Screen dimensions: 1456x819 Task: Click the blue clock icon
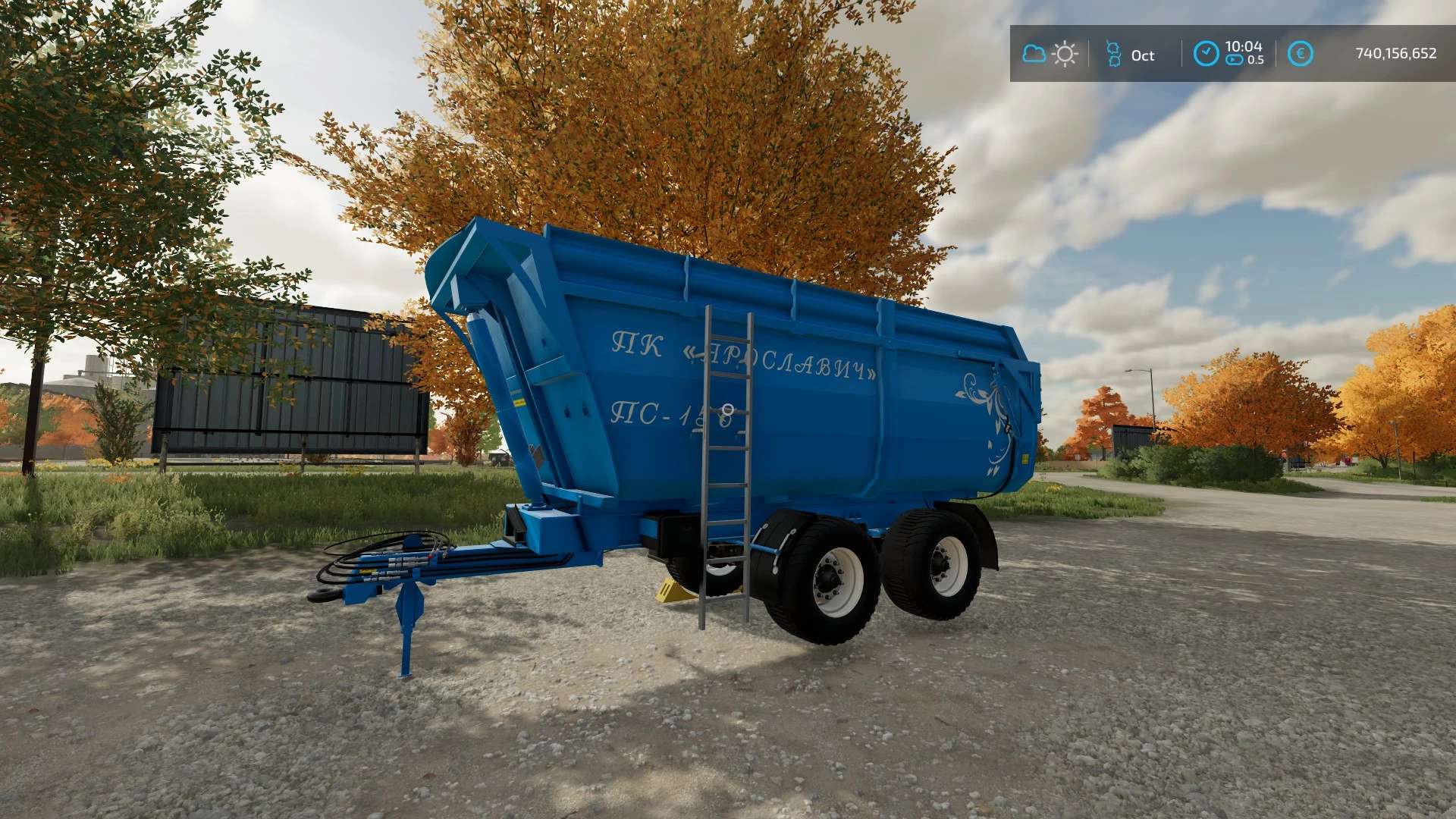point(1206,54)
